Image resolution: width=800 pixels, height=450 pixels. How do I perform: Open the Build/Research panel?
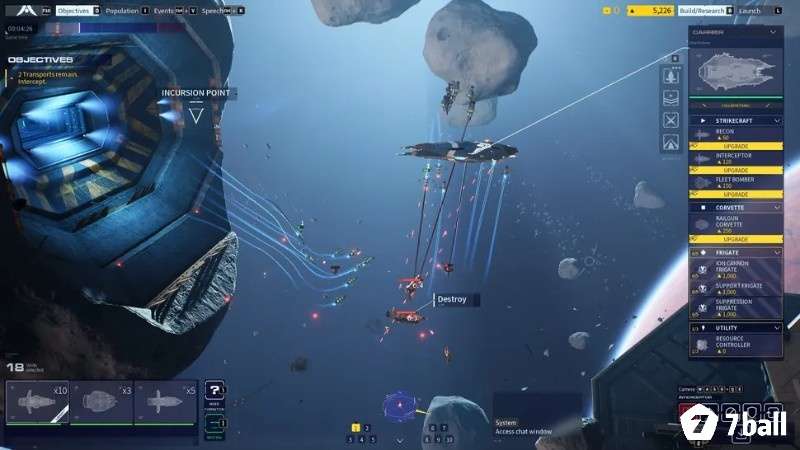click(700, 10)
